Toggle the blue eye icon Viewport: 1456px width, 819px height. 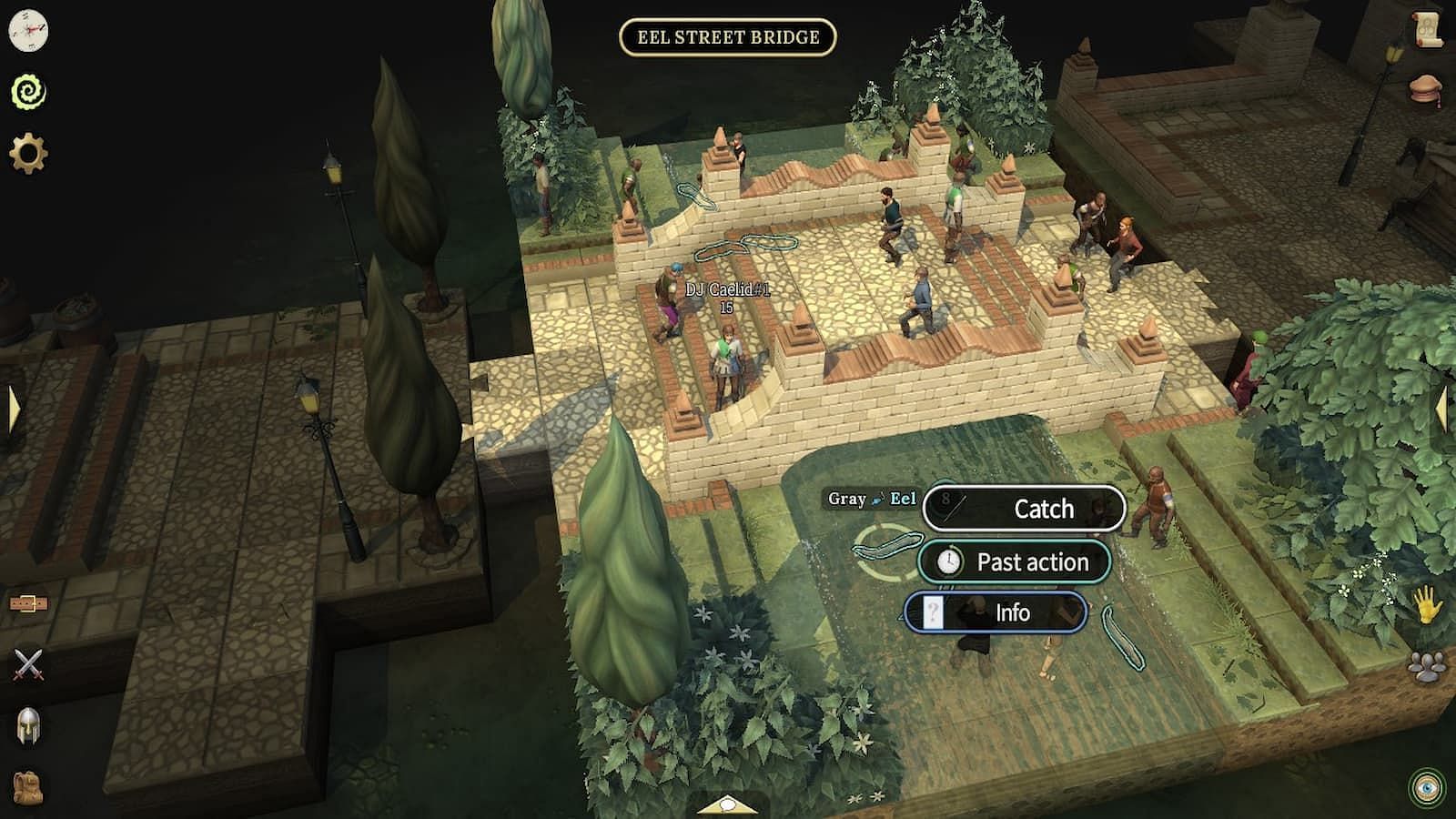point(1426,786)
